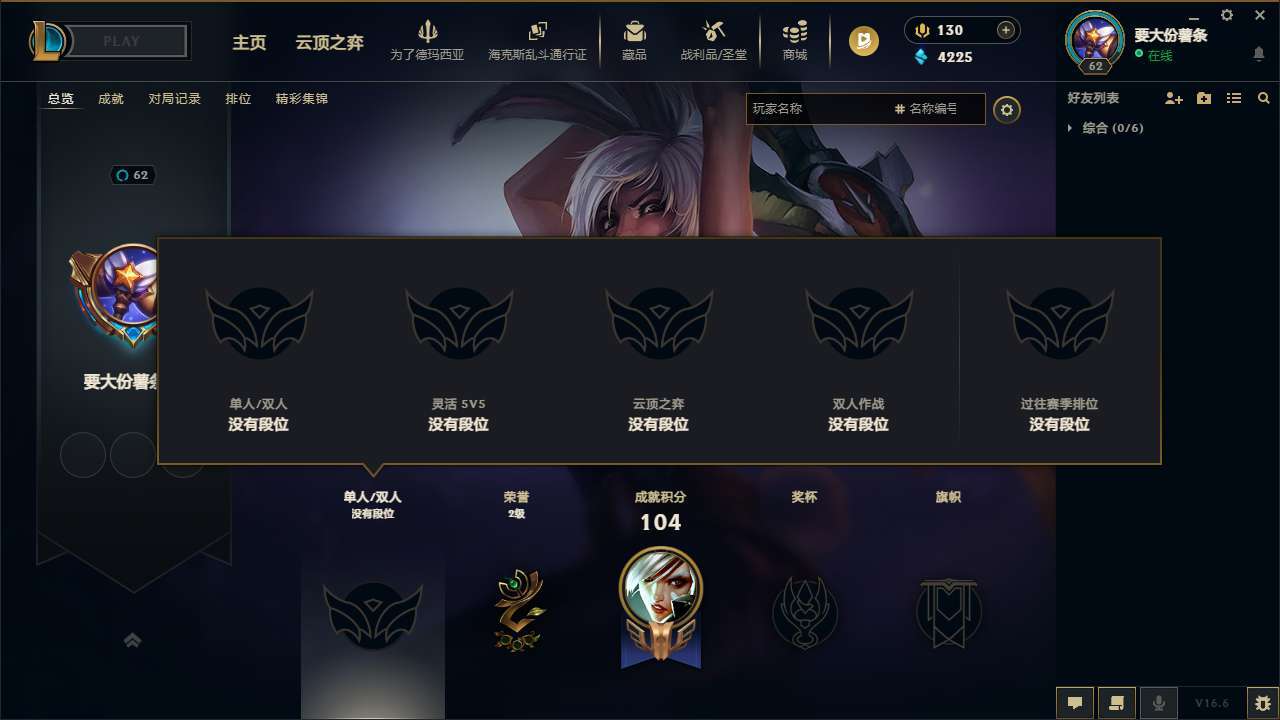Open 战利品/圣堂 loot hammer icon
The height and width of the screenshot is (720, 1280).
[713, 30]
